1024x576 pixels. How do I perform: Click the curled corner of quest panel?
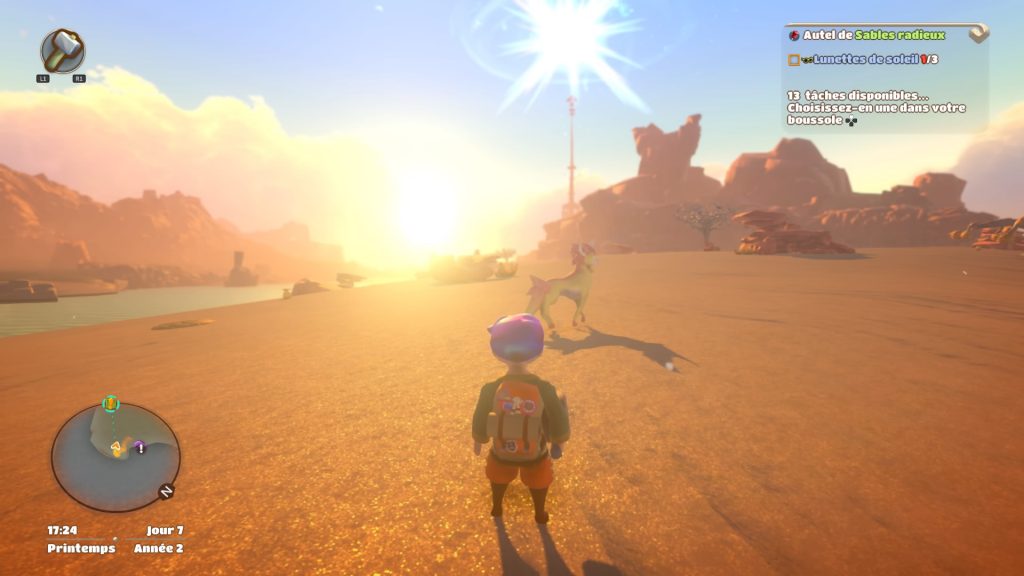978,34
